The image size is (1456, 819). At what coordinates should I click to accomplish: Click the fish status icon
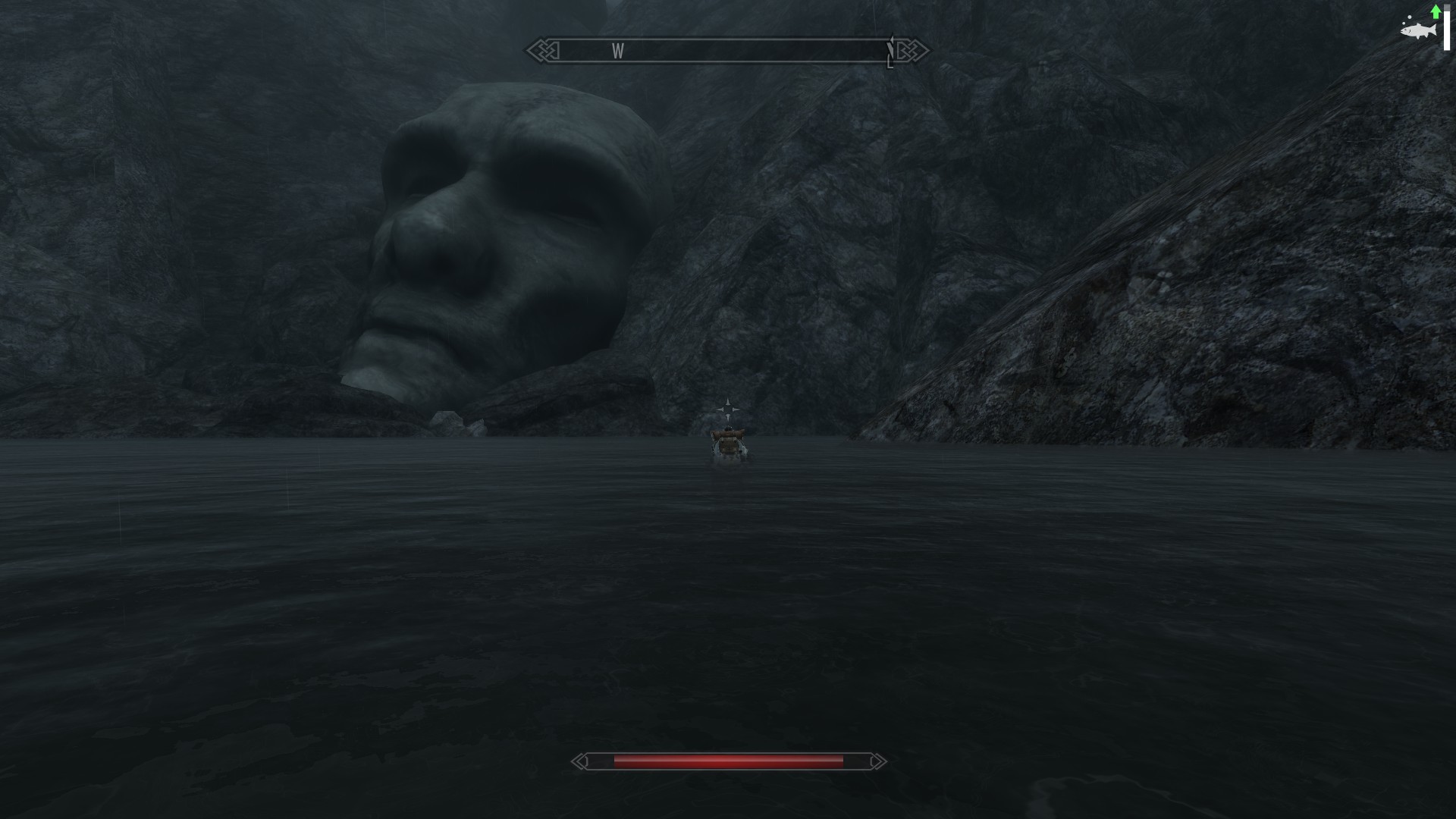tap(1417, 30)
